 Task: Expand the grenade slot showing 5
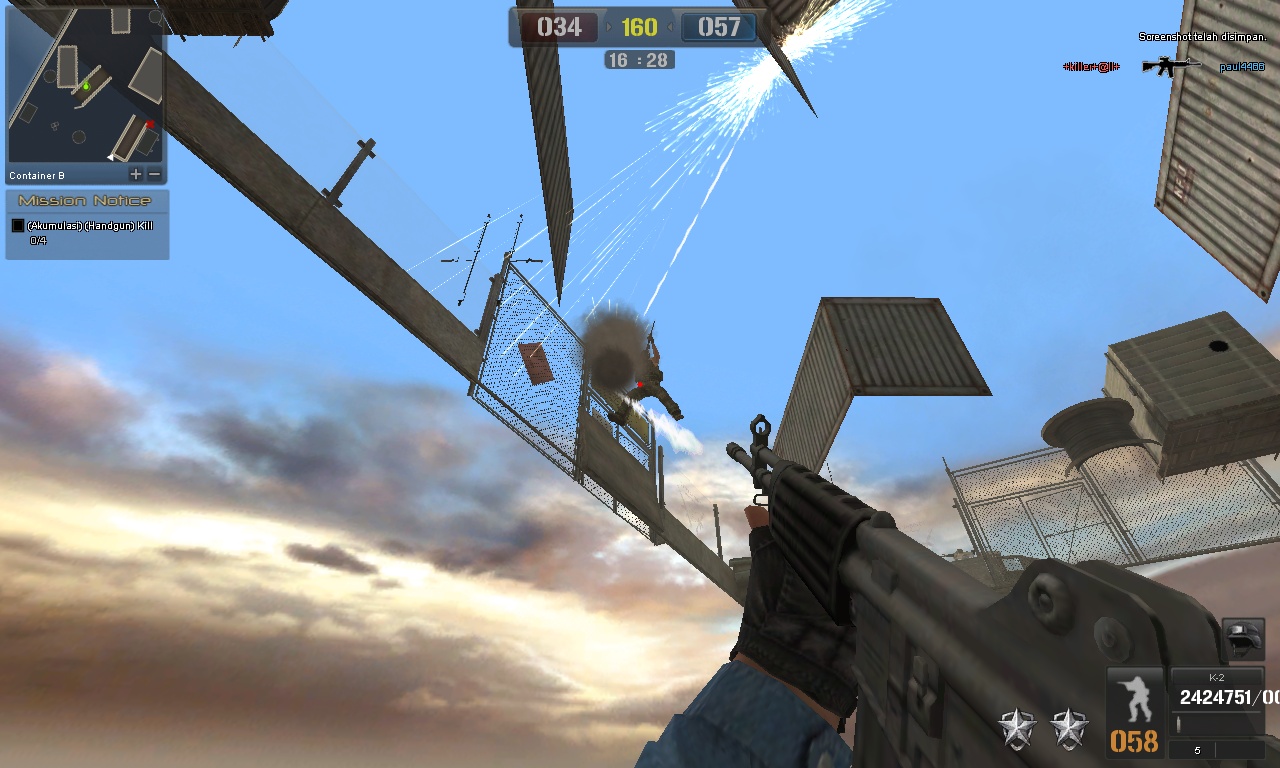1196,748
